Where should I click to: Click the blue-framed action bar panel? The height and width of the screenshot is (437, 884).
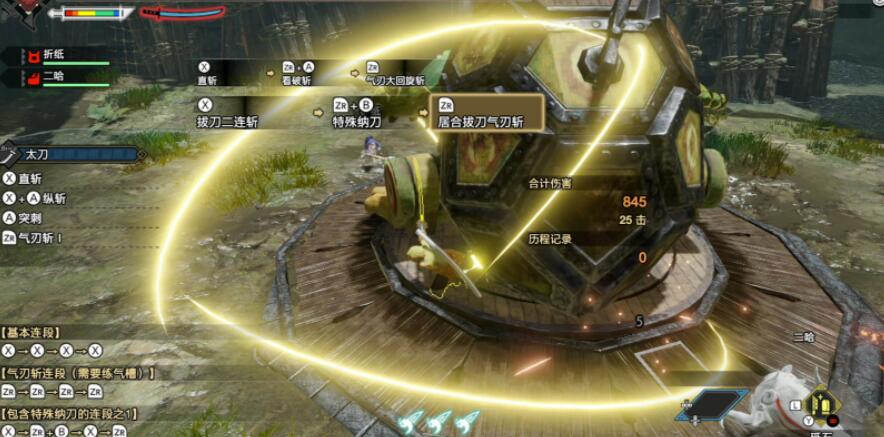coord(712,404)
